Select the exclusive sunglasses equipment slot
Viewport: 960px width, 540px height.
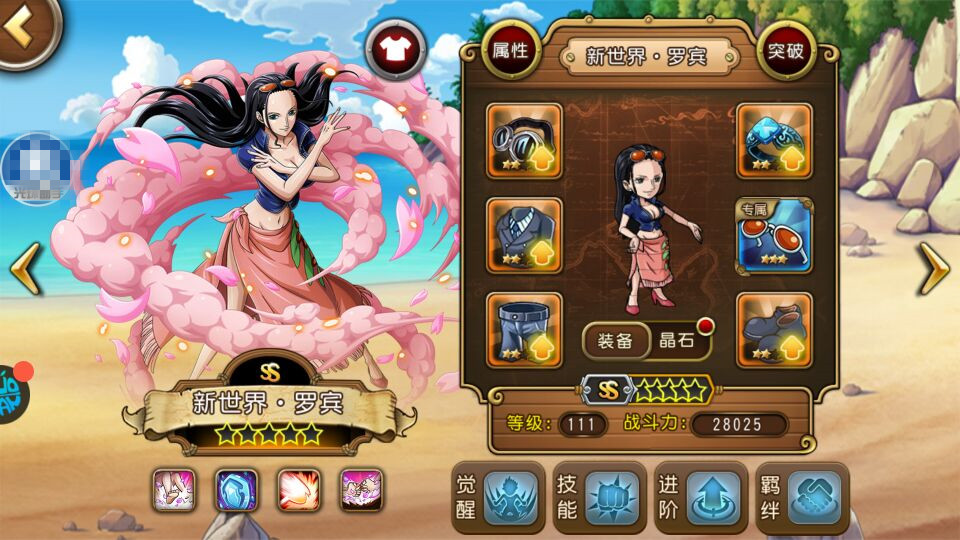point(774,235)
